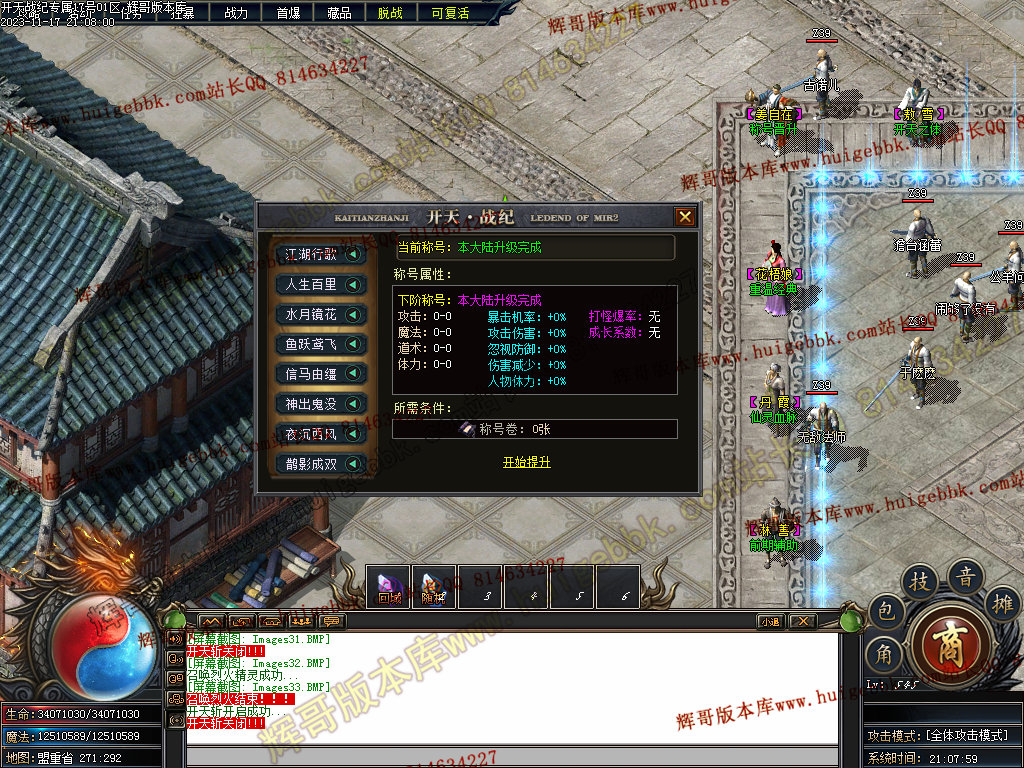Use the 回城 town-return hotbar item
The image size is (1024, 768).
(388, 587)
